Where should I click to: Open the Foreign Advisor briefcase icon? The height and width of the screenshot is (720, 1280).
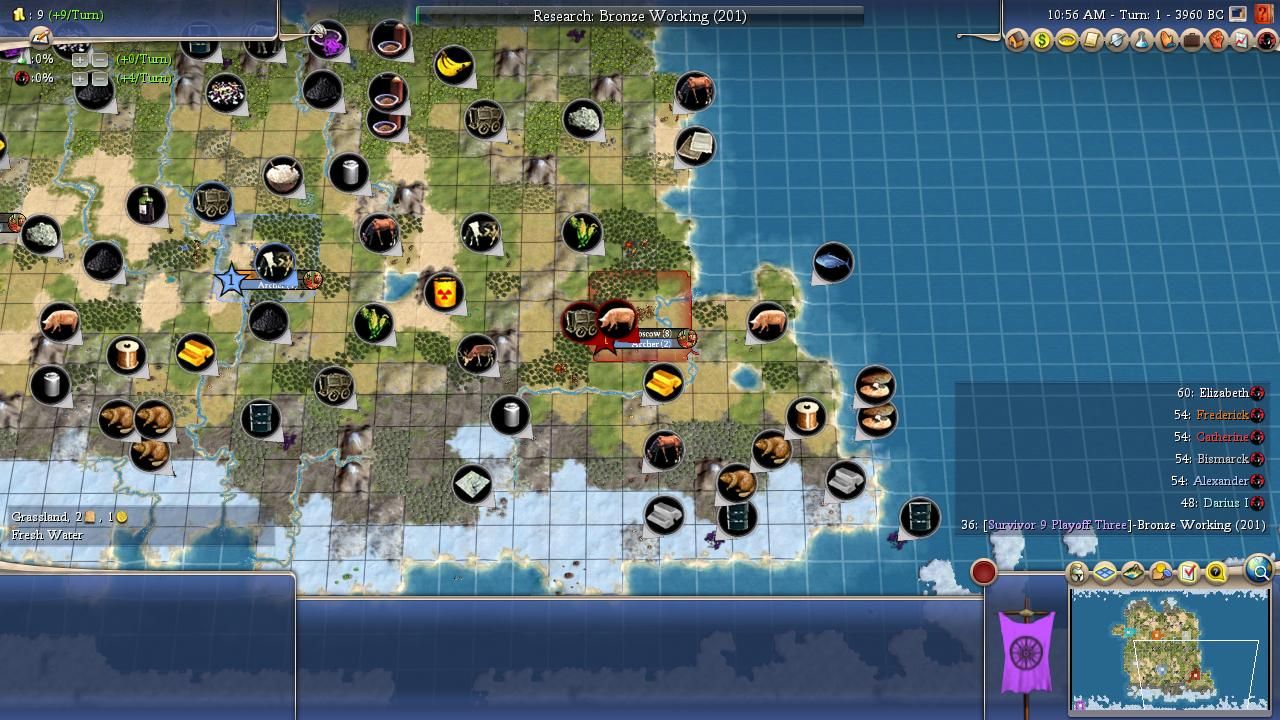pos(1192,41)
